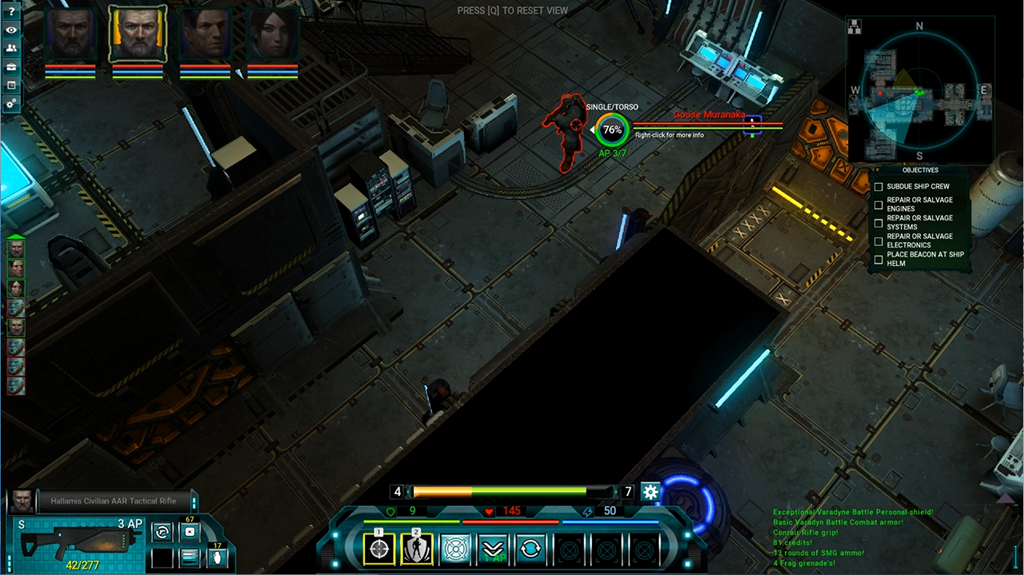Use the round target overwatch ability

coord(455,548)
